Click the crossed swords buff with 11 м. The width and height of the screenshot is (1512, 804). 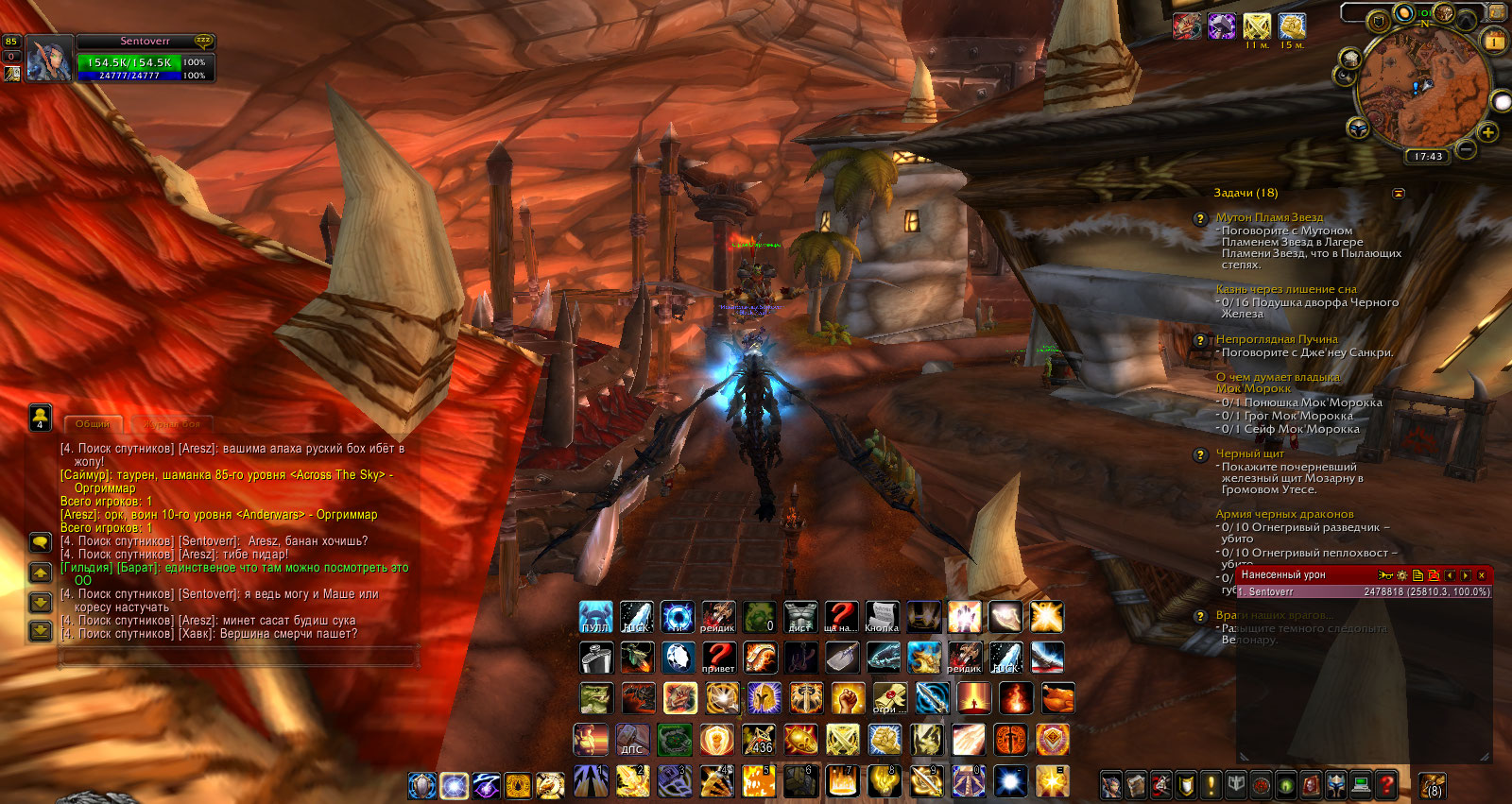click(1257, 26)
